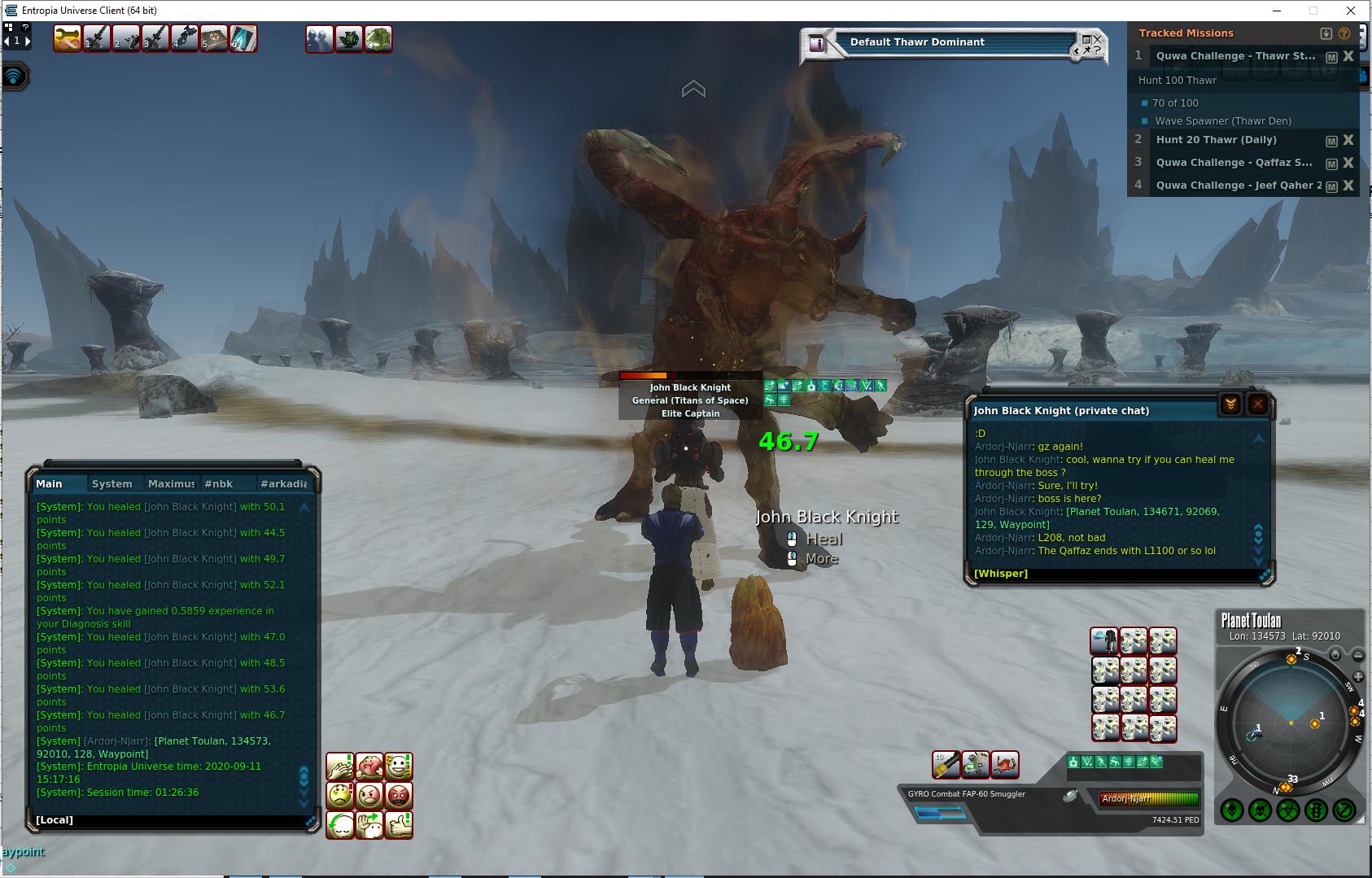Screen dimensions: 1372x878
Task: Toggle the green biohazard radar filter
Action: [1287, 810]
